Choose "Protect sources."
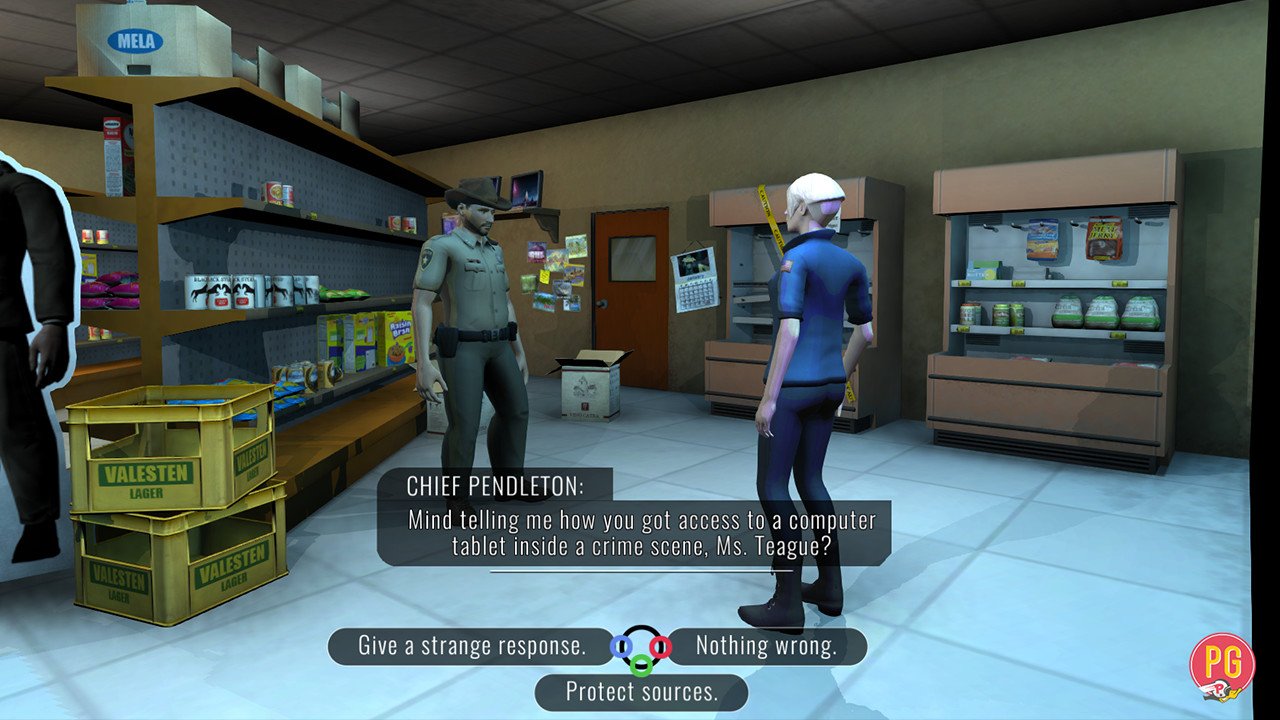This screenshot has width=1280, height=720. pyautogui.click(x=640, y=691)
